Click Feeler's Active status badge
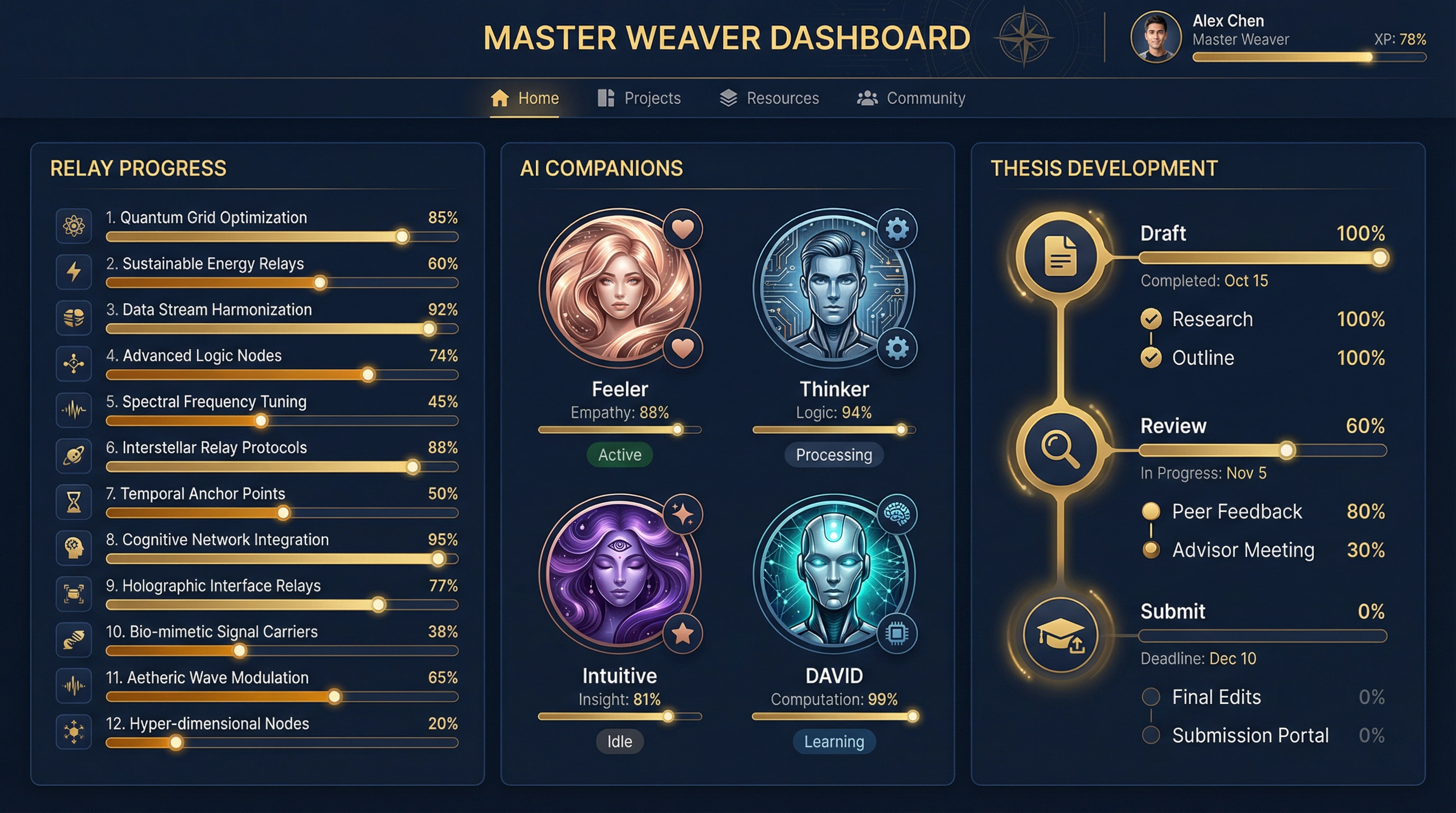 tap(619, 455)
